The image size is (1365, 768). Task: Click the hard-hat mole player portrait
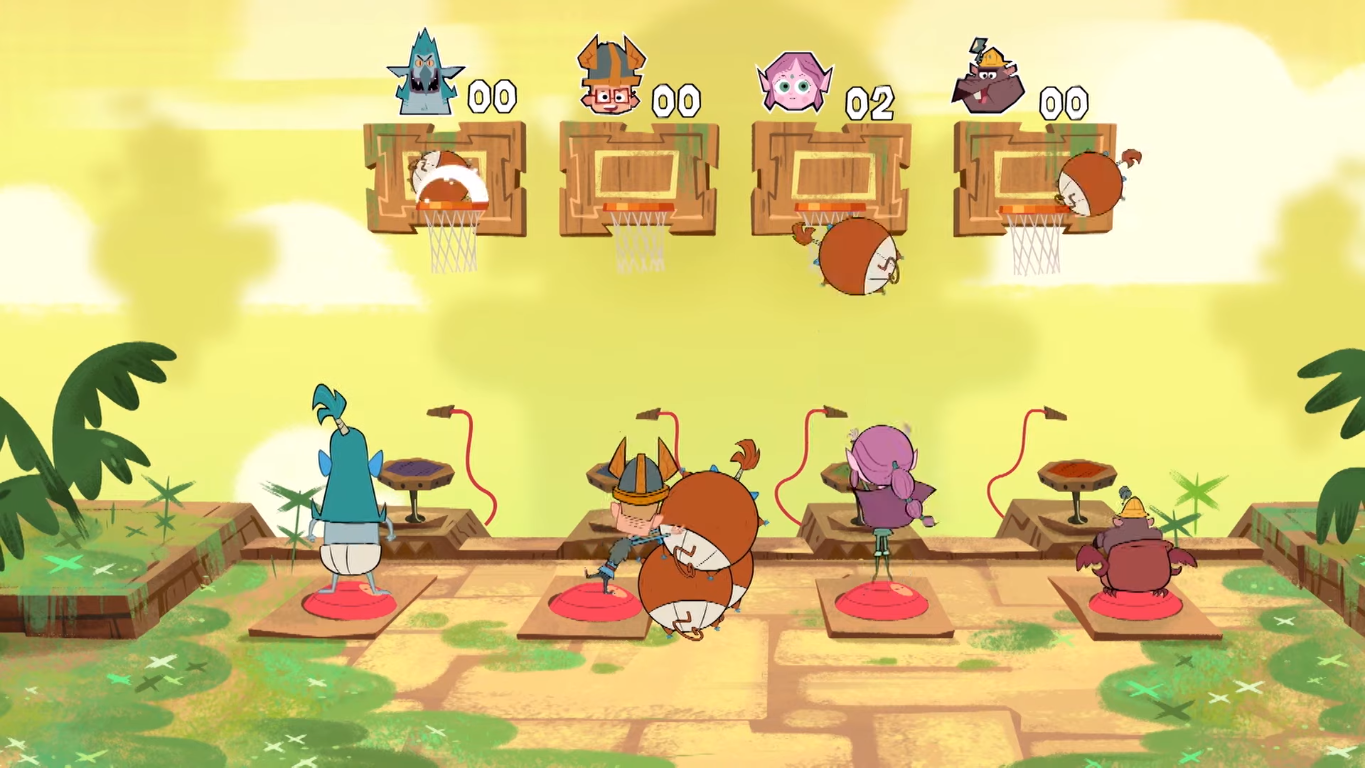[988, 82]
